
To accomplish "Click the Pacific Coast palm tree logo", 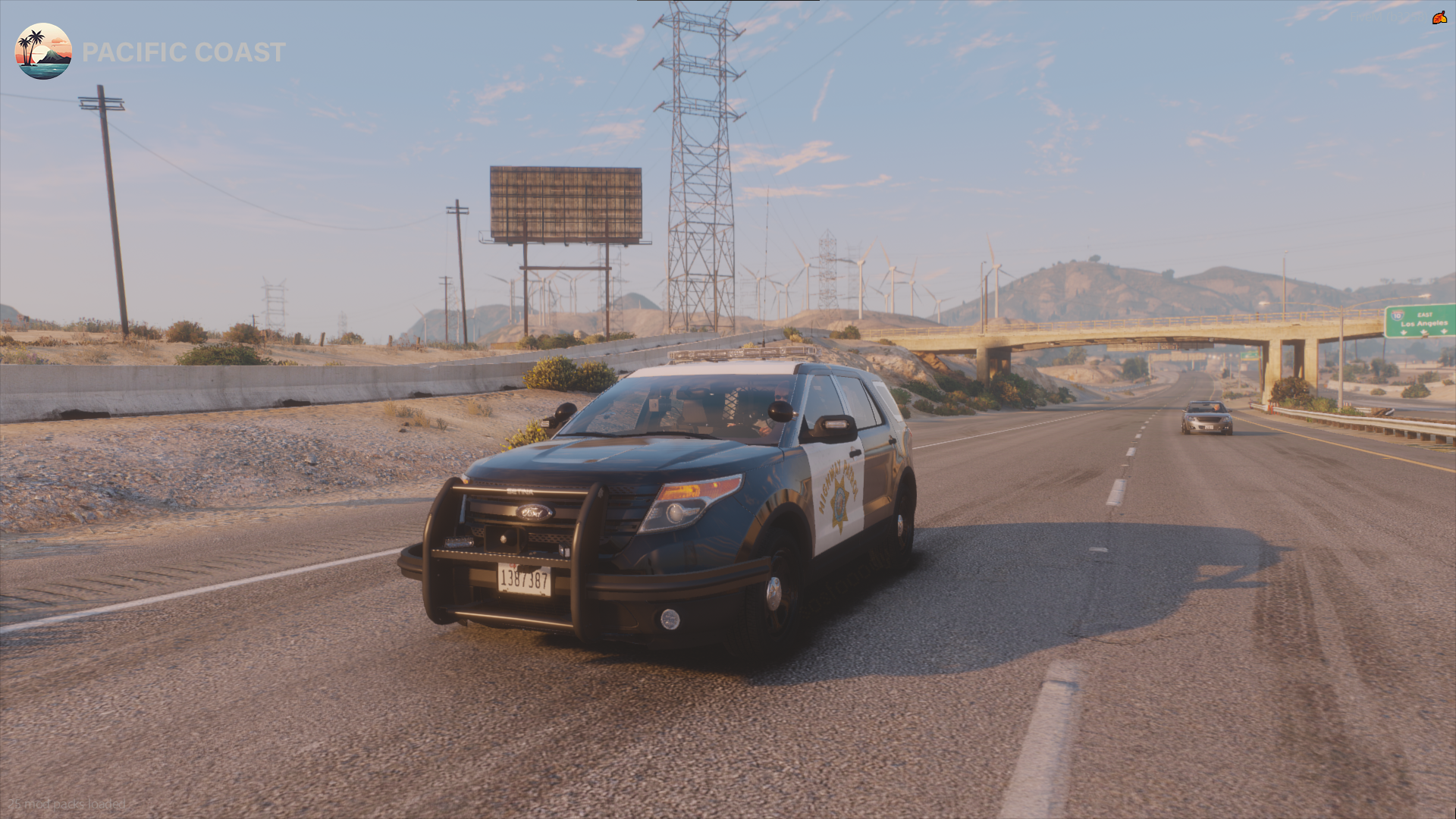I will [x=43, y=52].
